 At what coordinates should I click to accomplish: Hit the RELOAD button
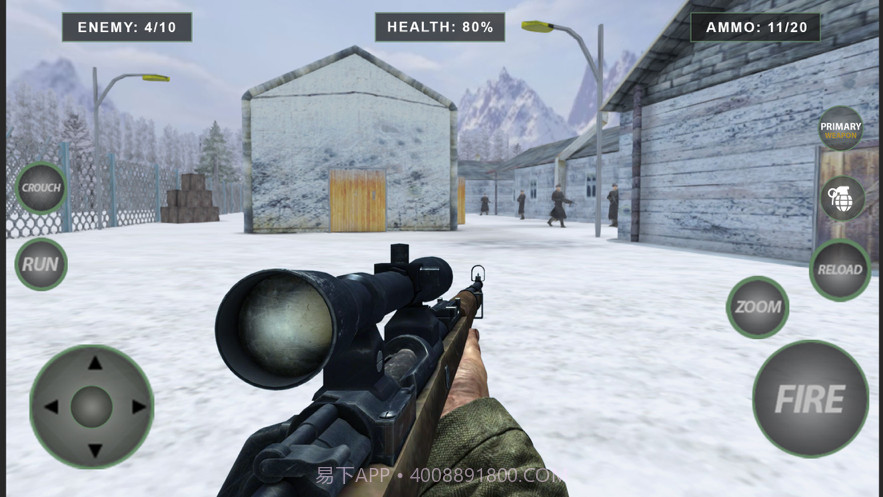click(840, 269)
